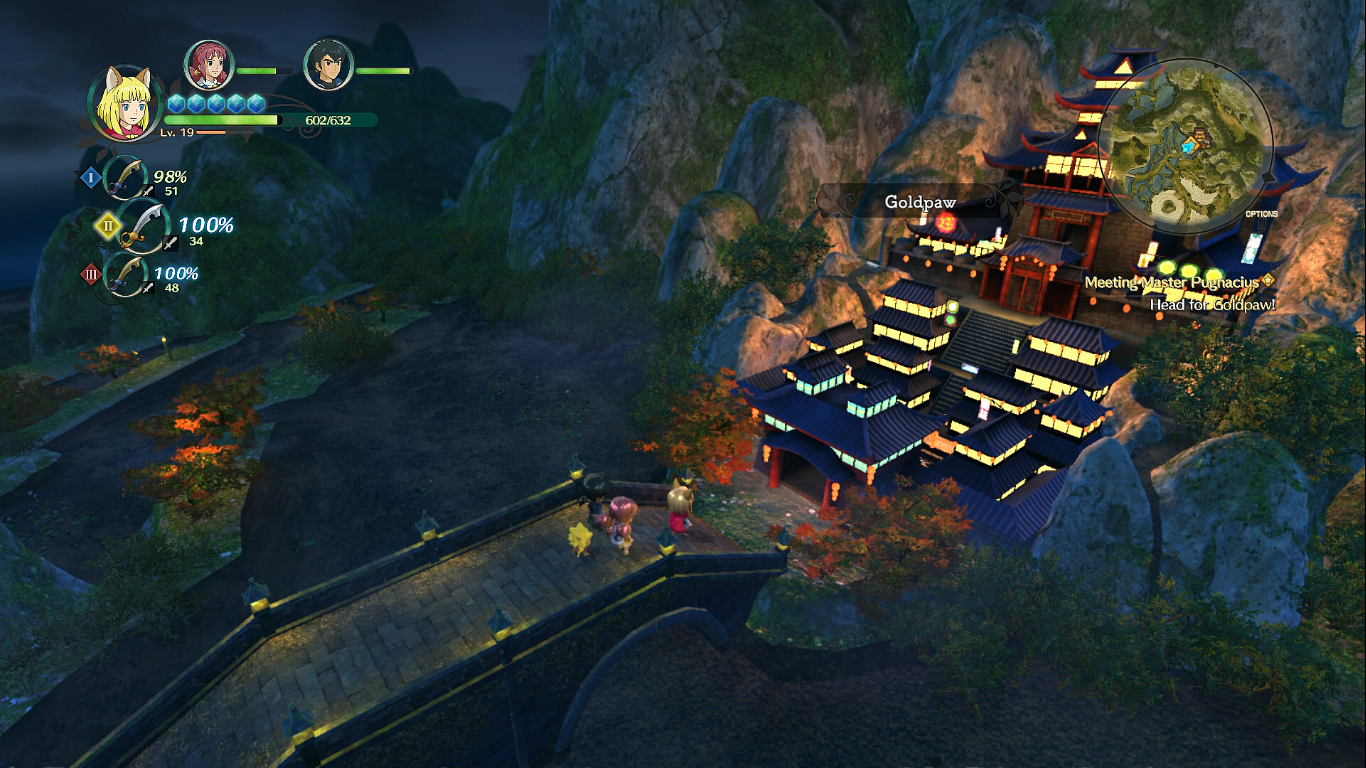
Task: Choose the dark-haired party member portrait
Action: point(328,66)
